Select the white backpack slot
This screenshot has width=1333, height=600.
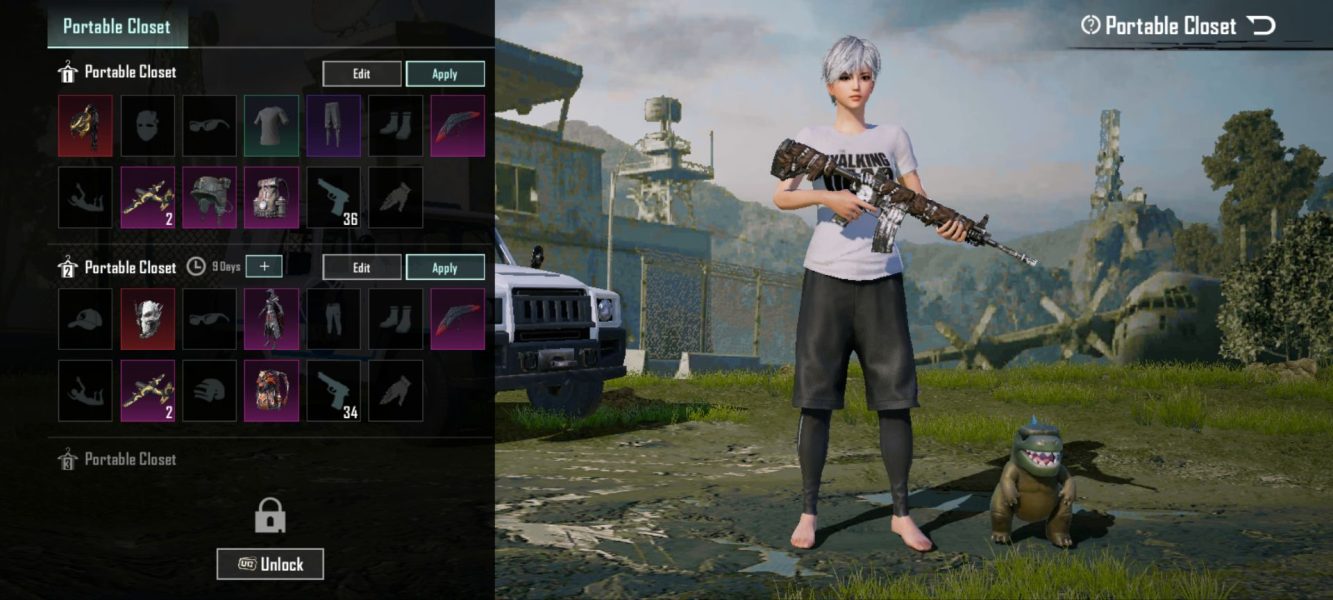[272, 197]
